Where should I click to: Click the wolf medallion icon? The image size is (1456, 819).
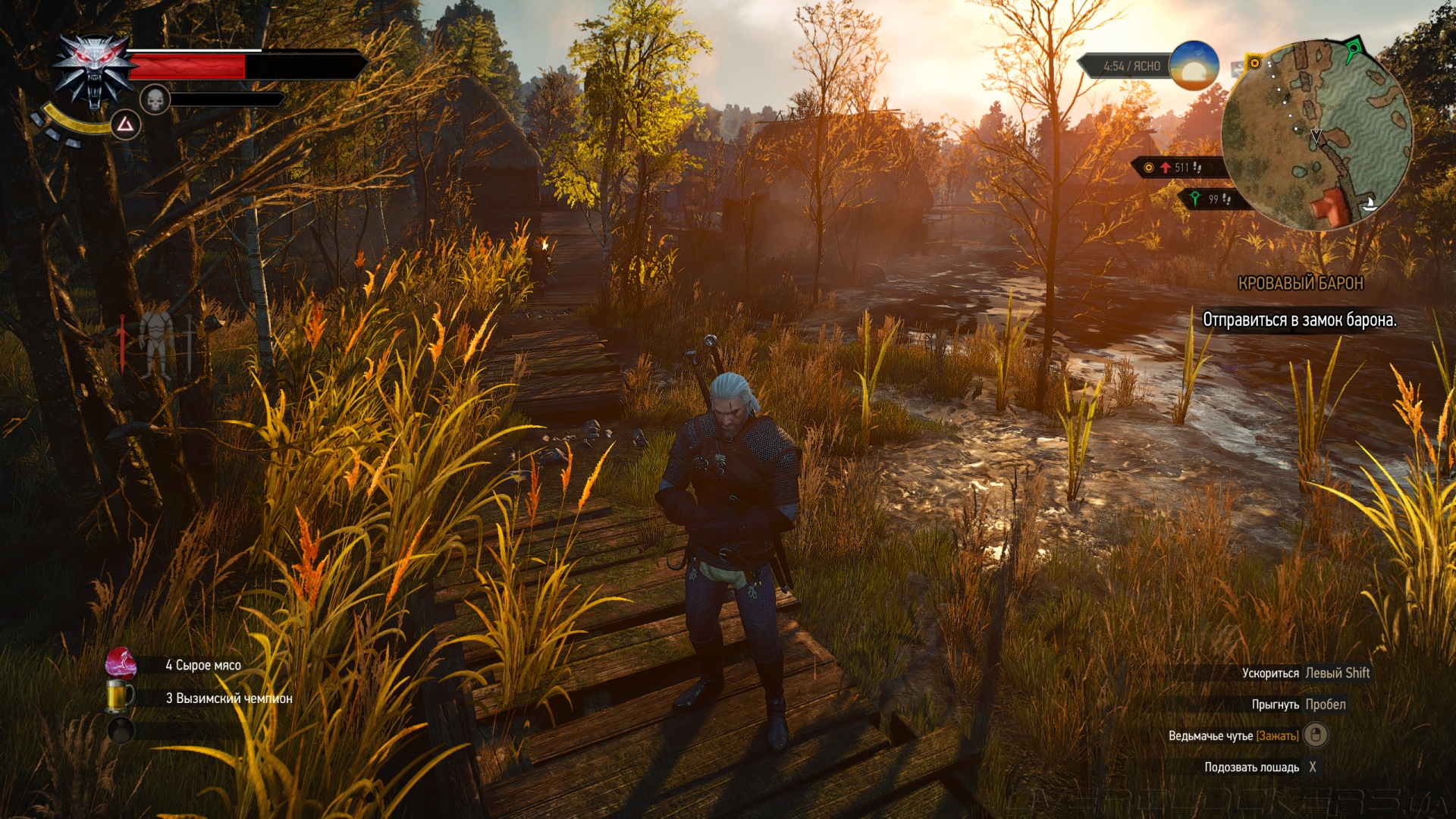click(94, 71)
